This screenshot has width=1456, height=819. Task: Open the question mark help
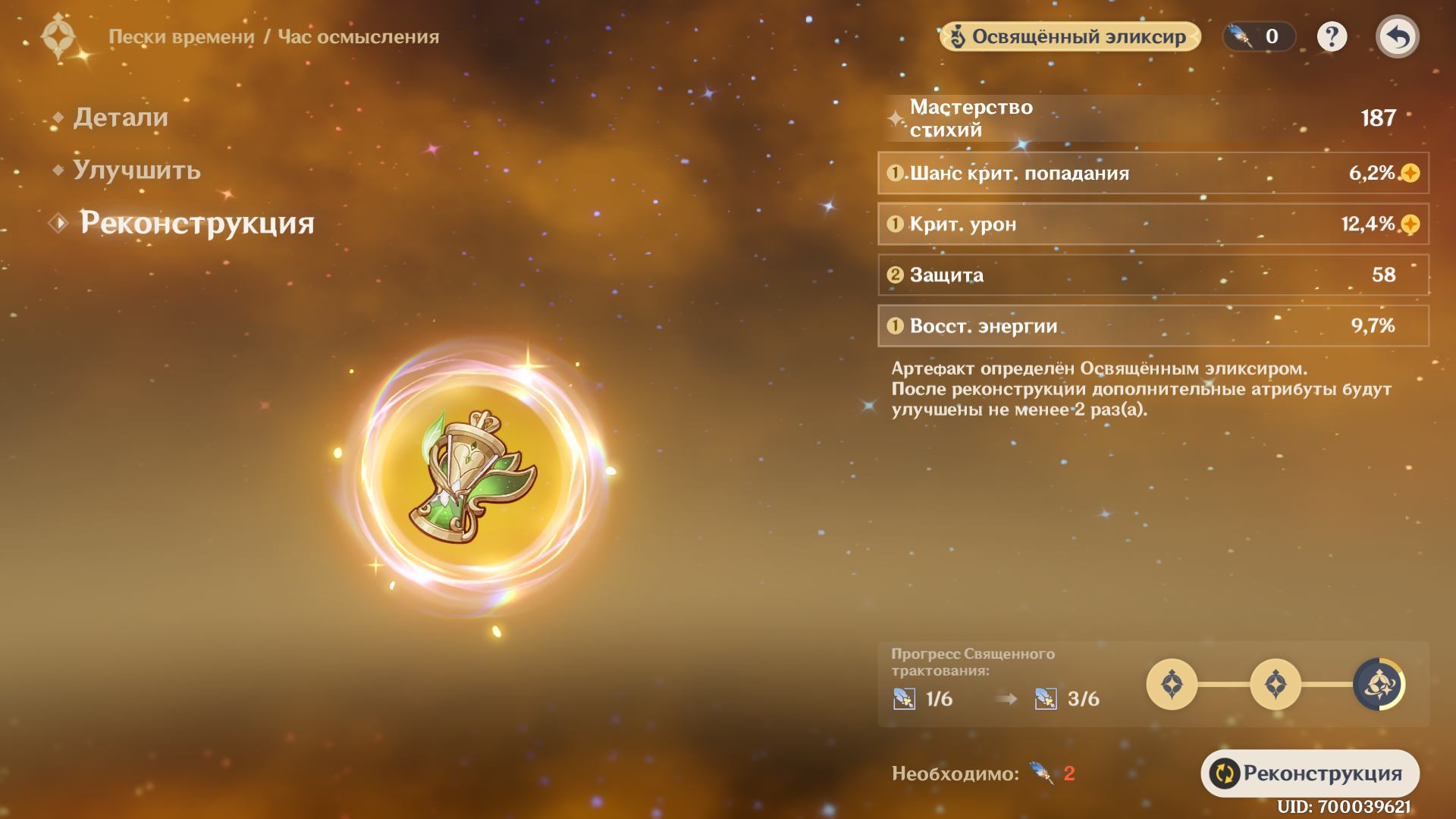(1332, 36)
